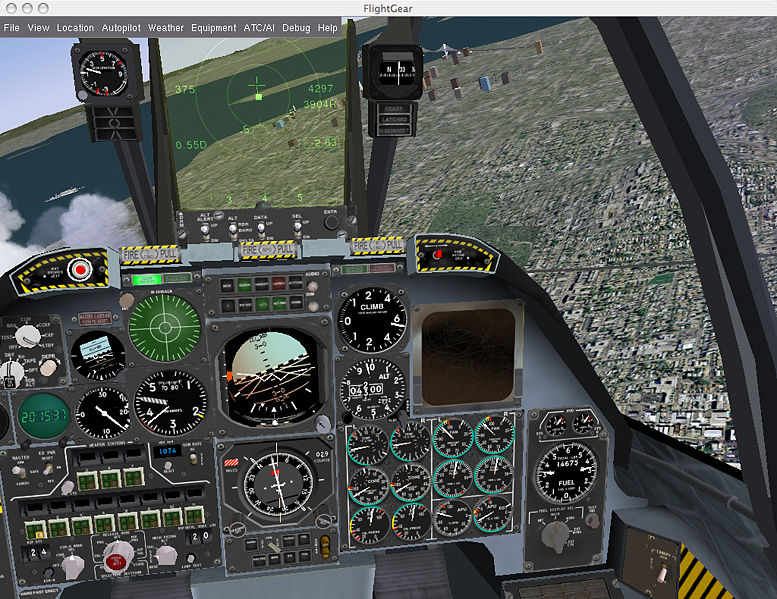Select the Equipment menu
The width and height of the screenshot is (777, 599).
point(213,28)
